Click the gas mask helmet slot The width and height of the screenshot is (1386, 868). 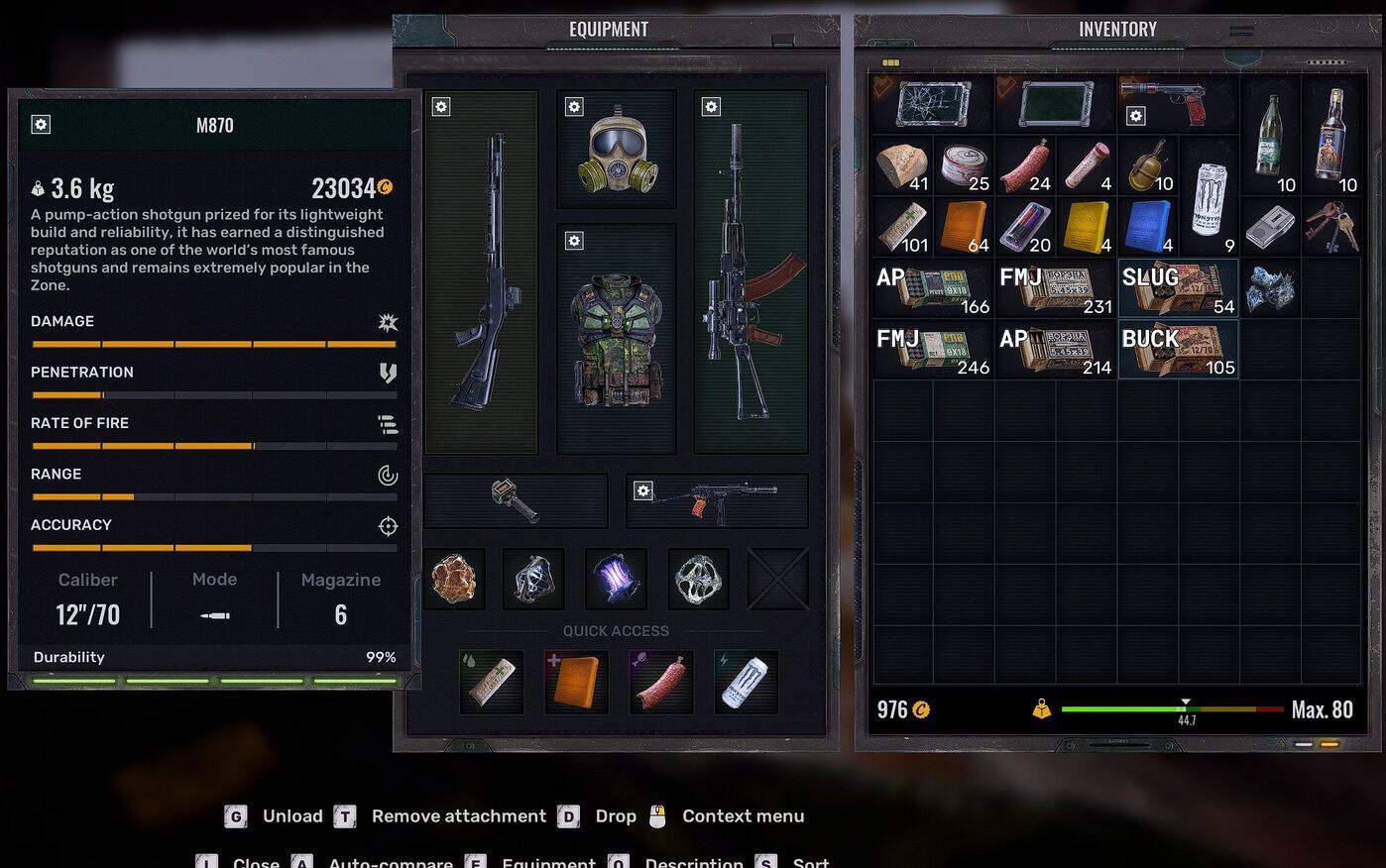616,151
